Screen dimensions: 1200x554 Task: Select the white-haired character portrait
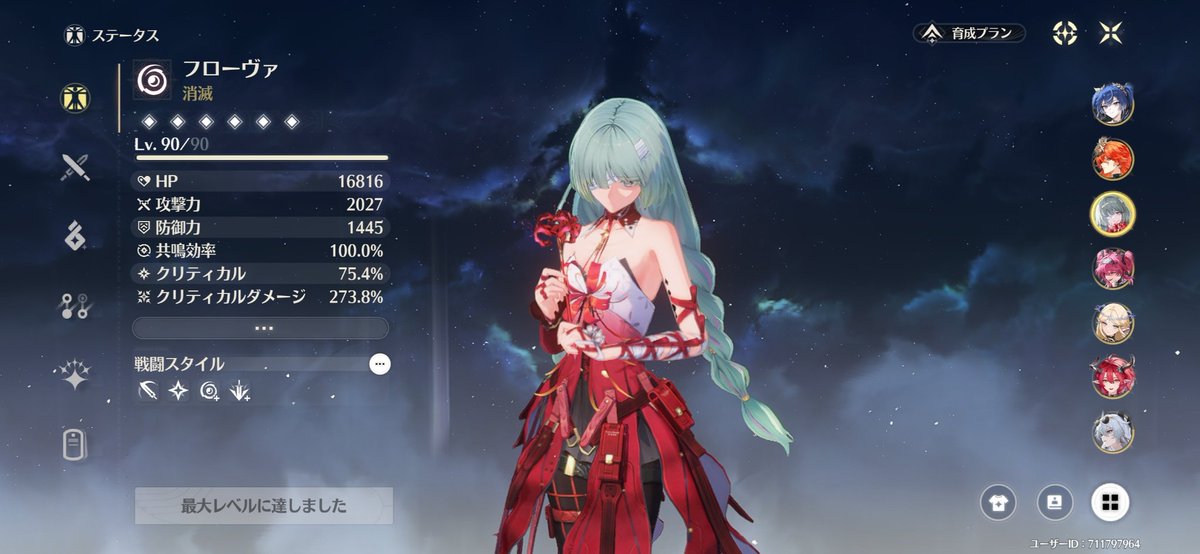(x=1112, y=431)
